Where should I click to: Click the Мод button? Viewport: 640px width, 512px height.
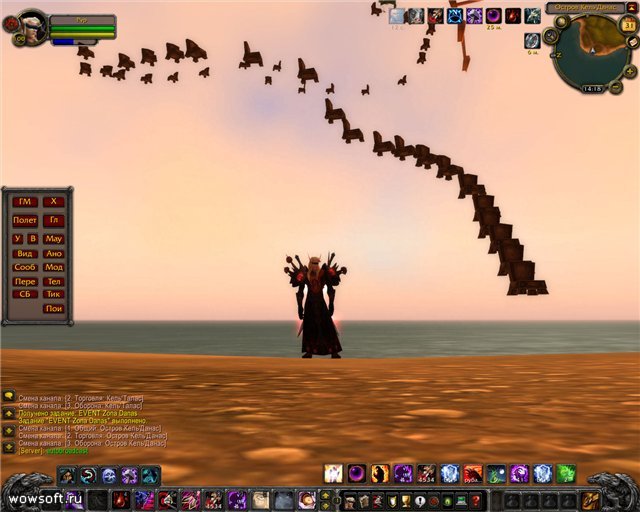[x=54, y=268]
